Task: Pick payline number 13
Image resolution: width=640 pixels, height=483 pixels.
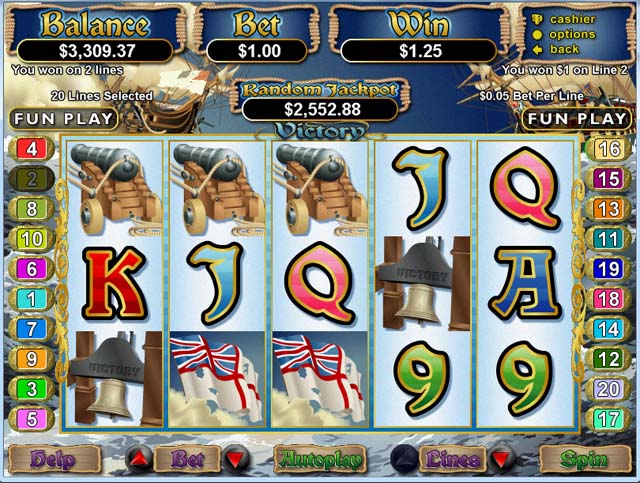Action: pyautogui.click(x=609, y=209)
